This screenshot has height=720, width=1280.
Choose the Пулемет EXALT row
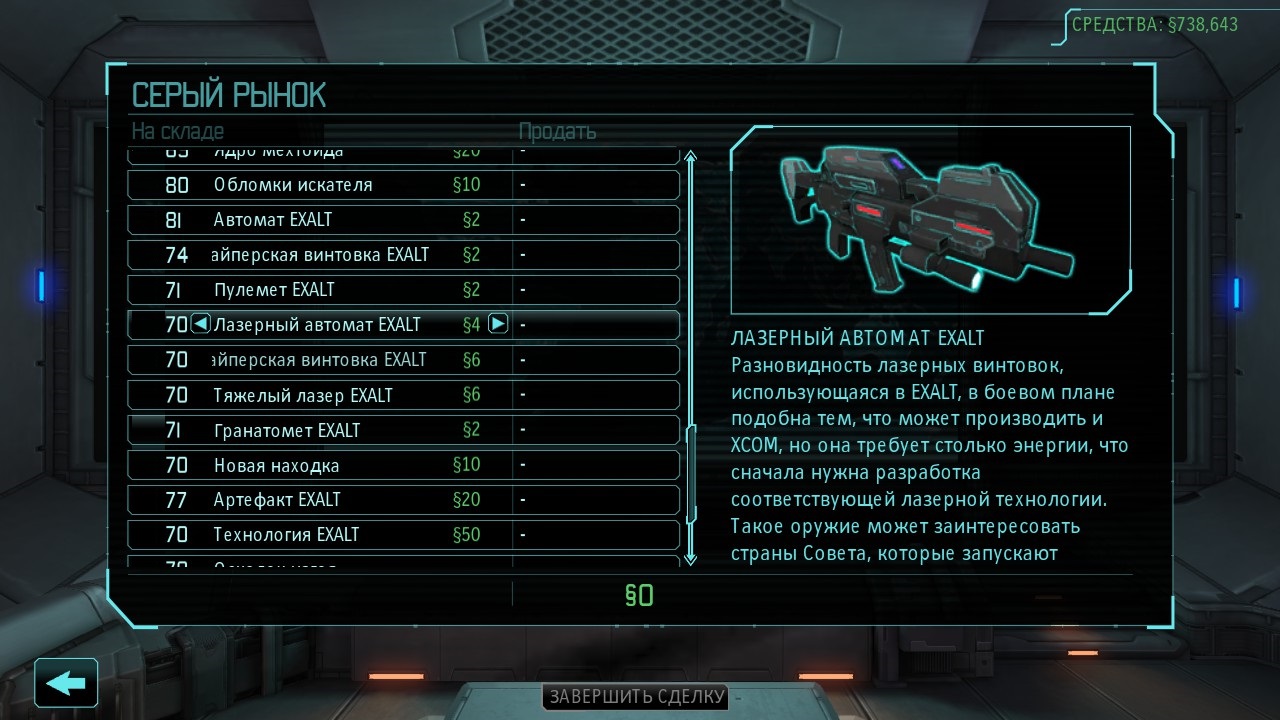click(404, 290)
